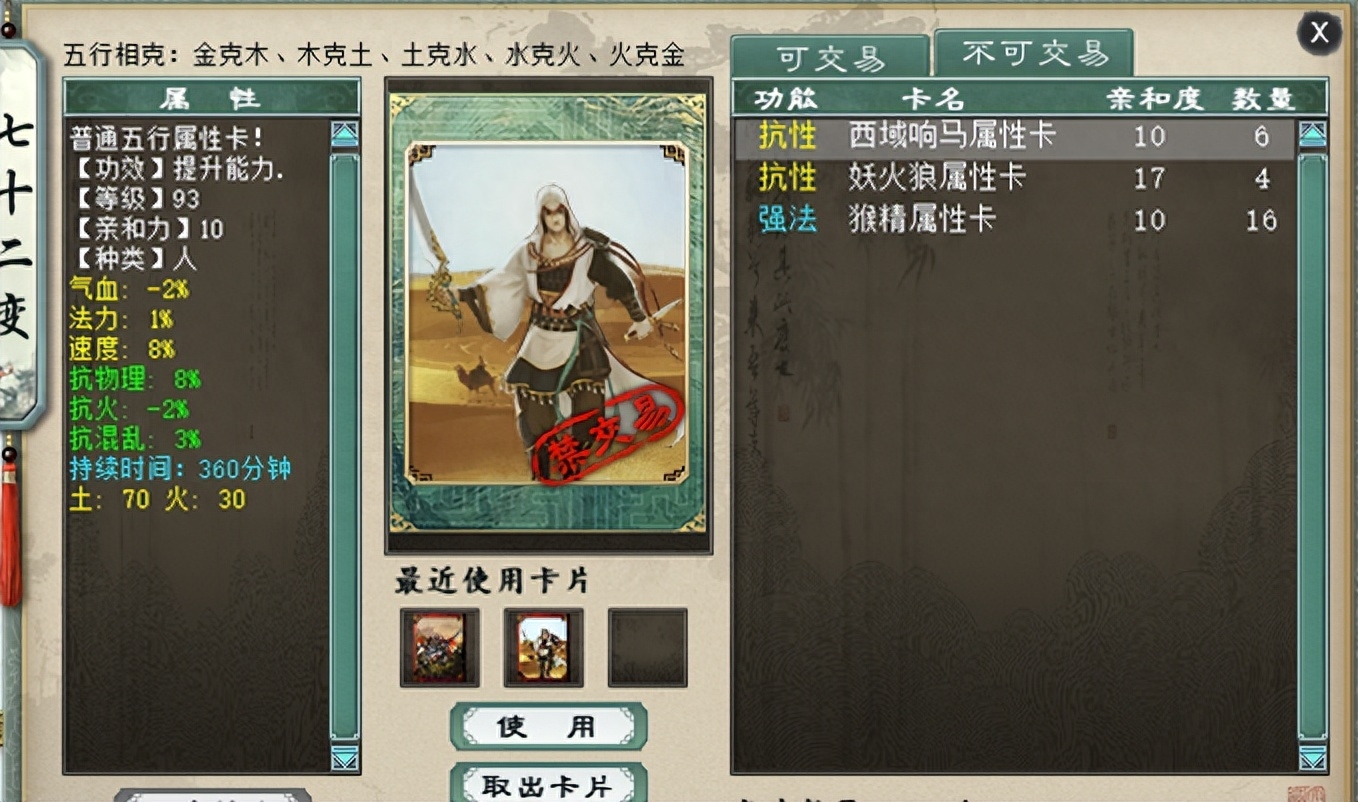Image resolution: width=1358 pixels, height=802 pixels.
Task: Click the 卡名 column header
Action: 933,98
